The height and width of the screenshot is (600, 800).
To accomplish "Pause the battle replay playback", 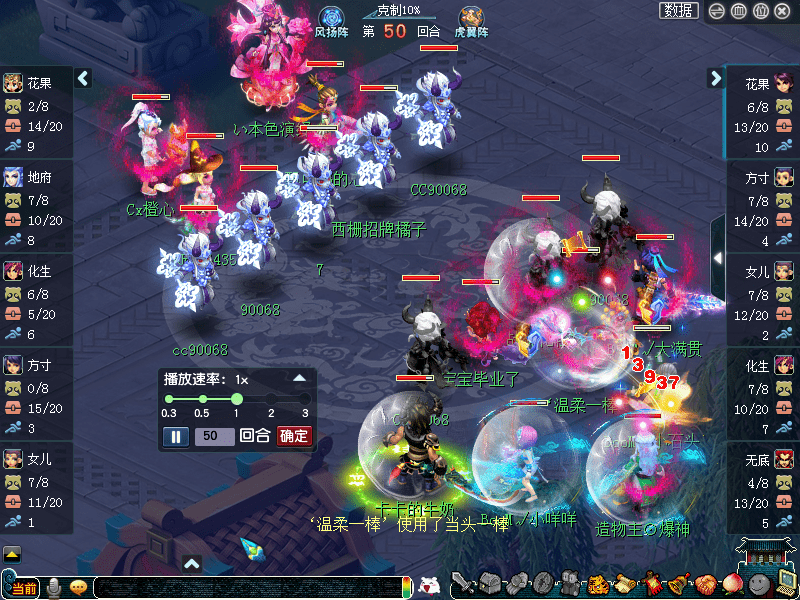I will tap(175, 436).
